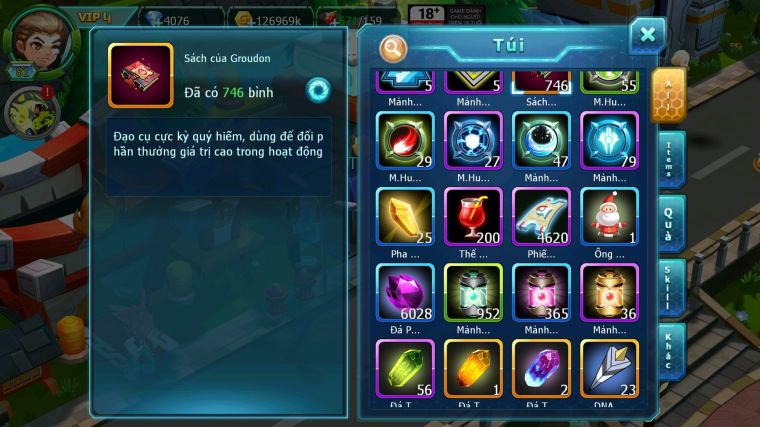
Task: Select the green crystal with 56
Action: [x=405, y=368]
